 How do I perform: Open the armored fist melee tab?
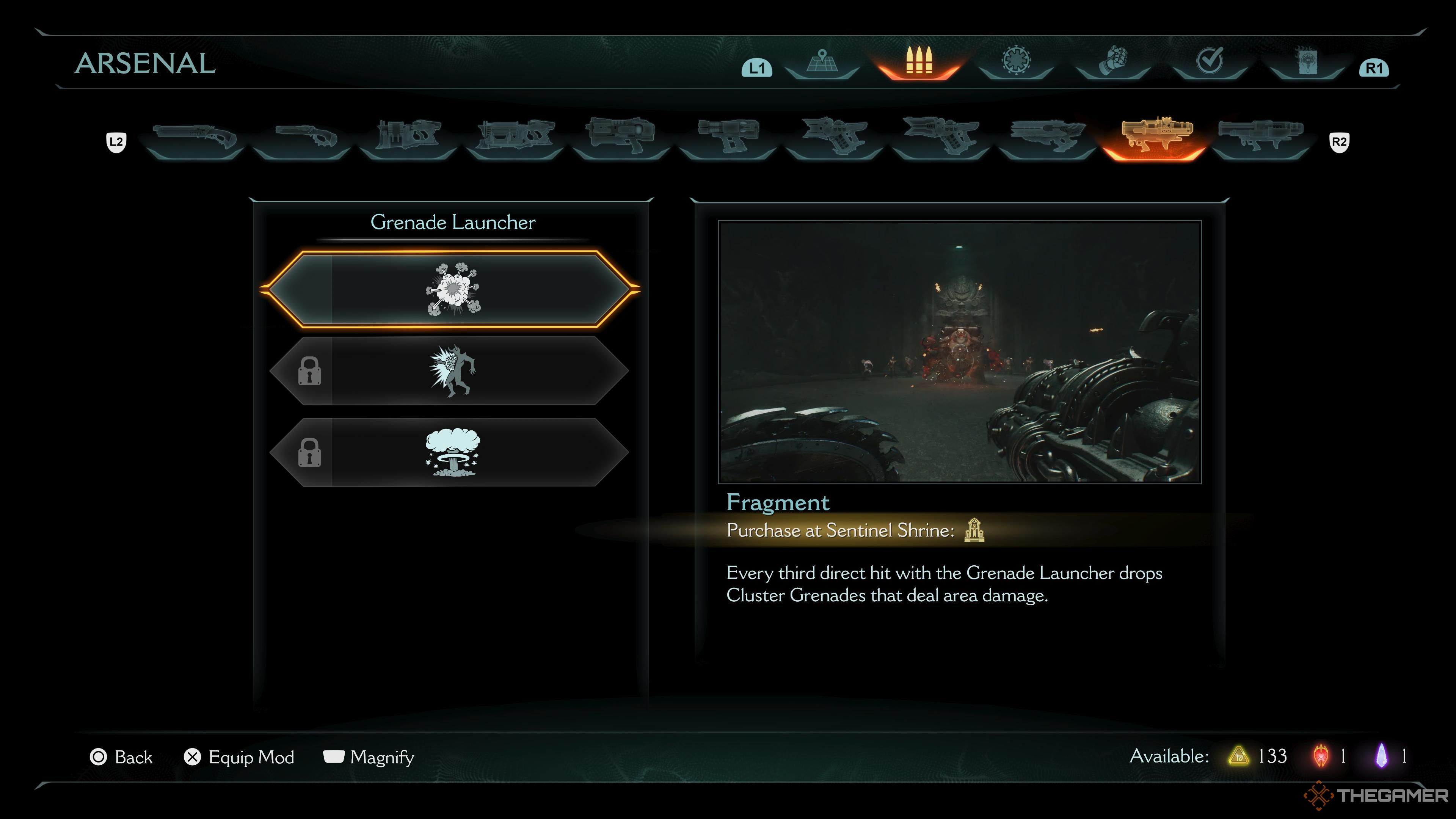pos(1113,62)
